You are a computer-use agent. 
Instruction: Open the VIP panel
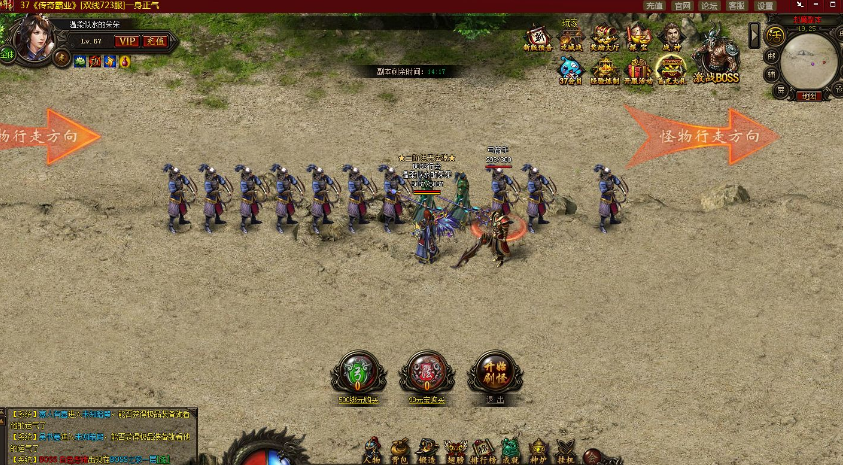127,41
